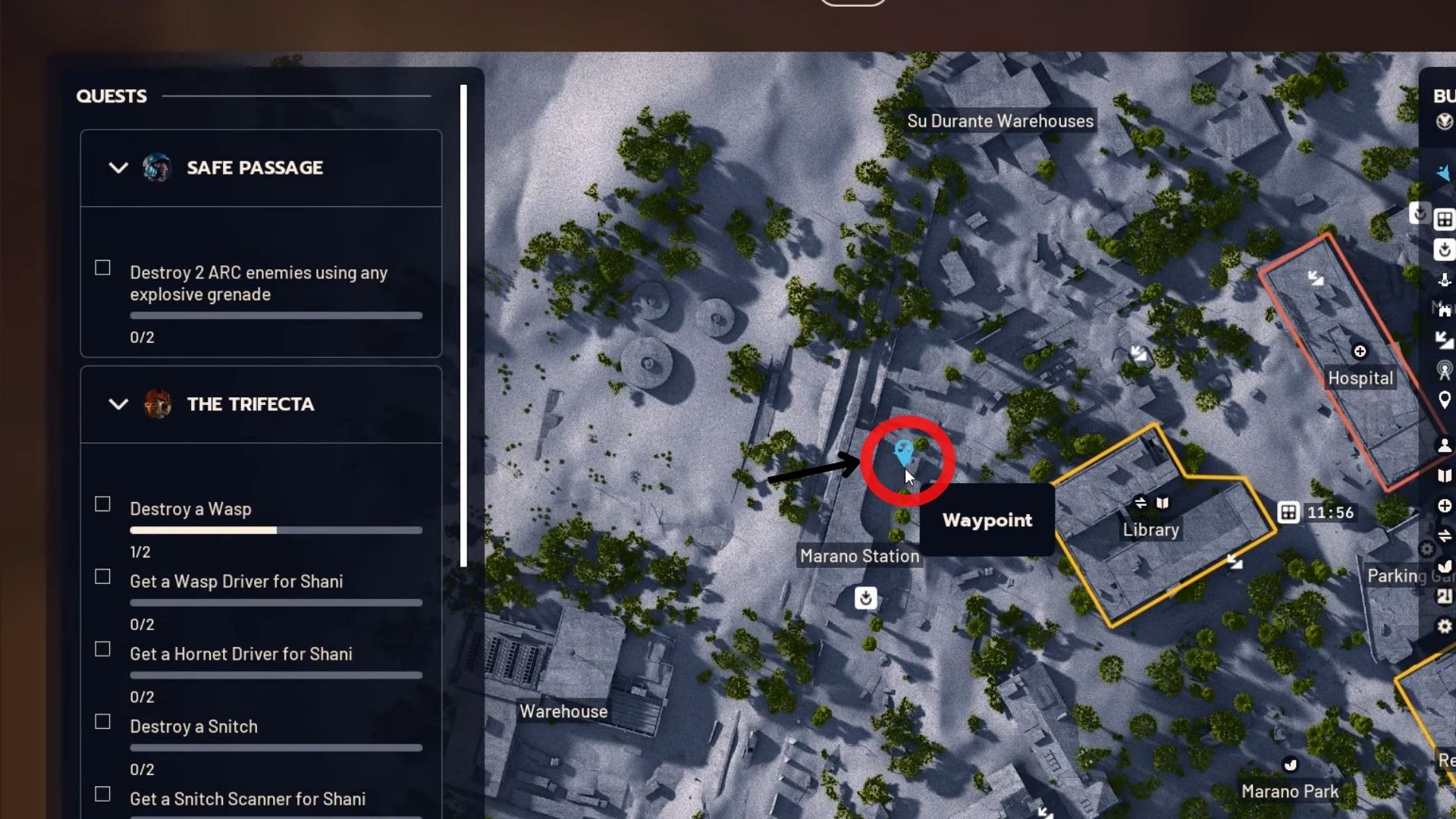This screenshot has width=1456, height=819.
Task: Expand the player icon entry in the legend
Action: point(1445,446)
